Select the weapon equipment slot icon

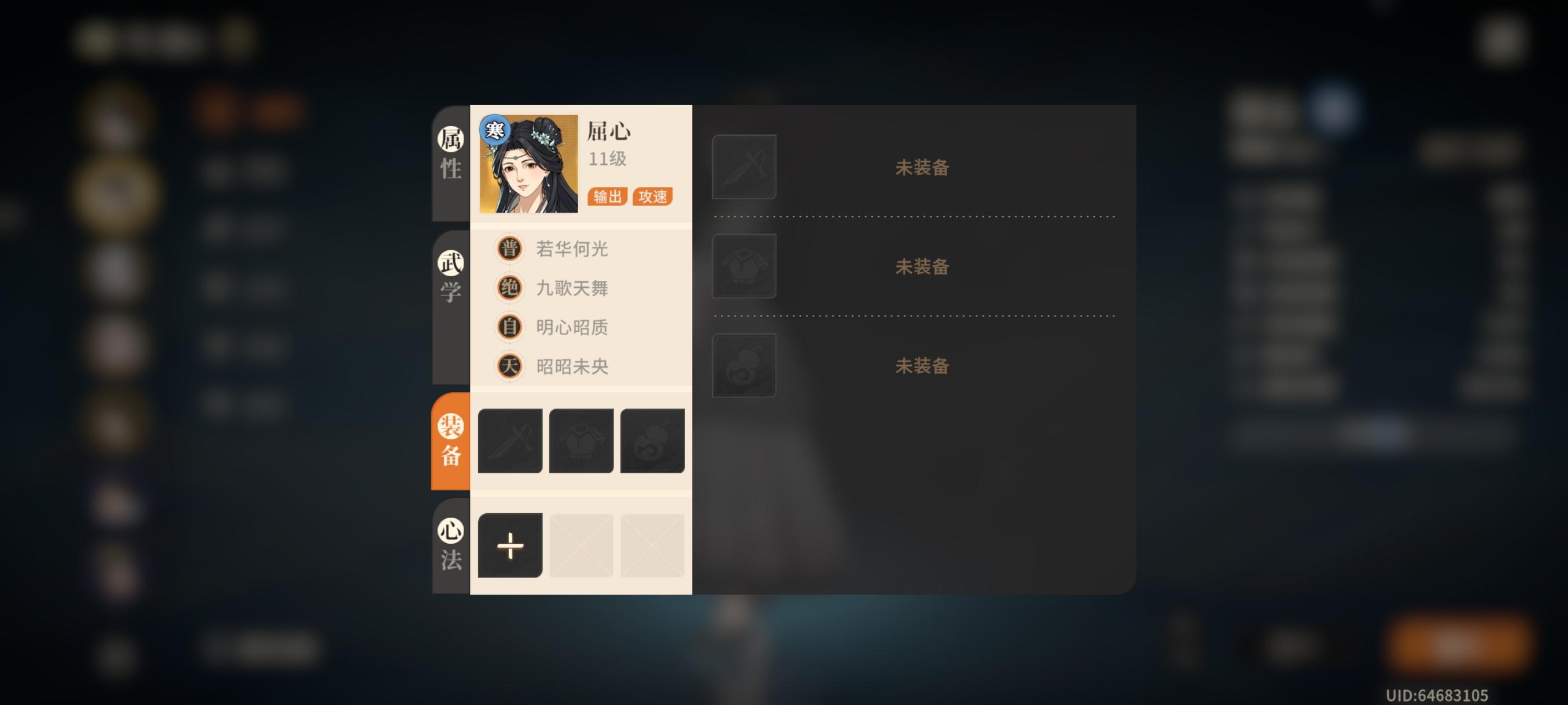510,440
